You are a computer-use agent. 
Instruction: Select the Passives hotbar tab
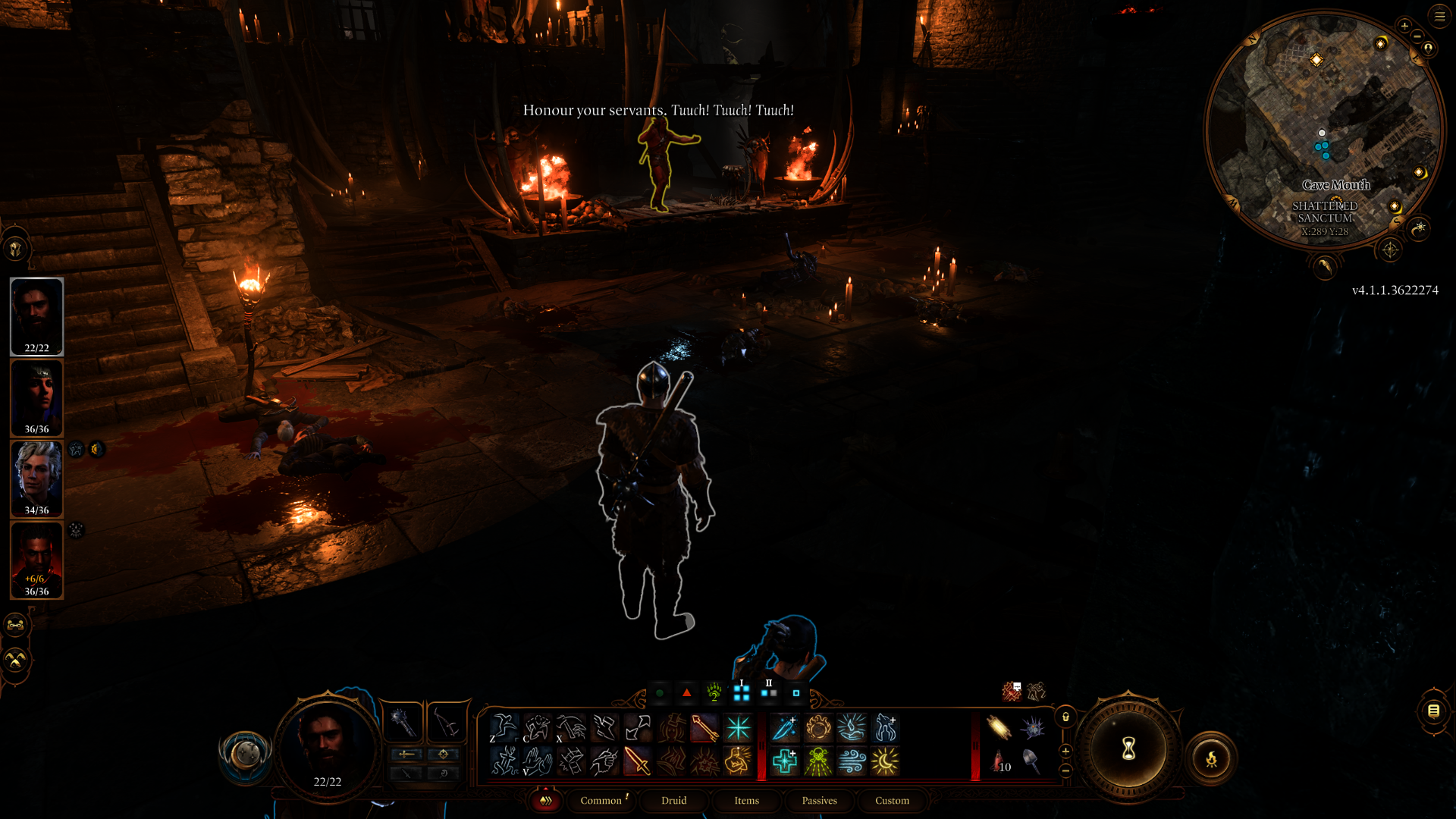(819, 801)
